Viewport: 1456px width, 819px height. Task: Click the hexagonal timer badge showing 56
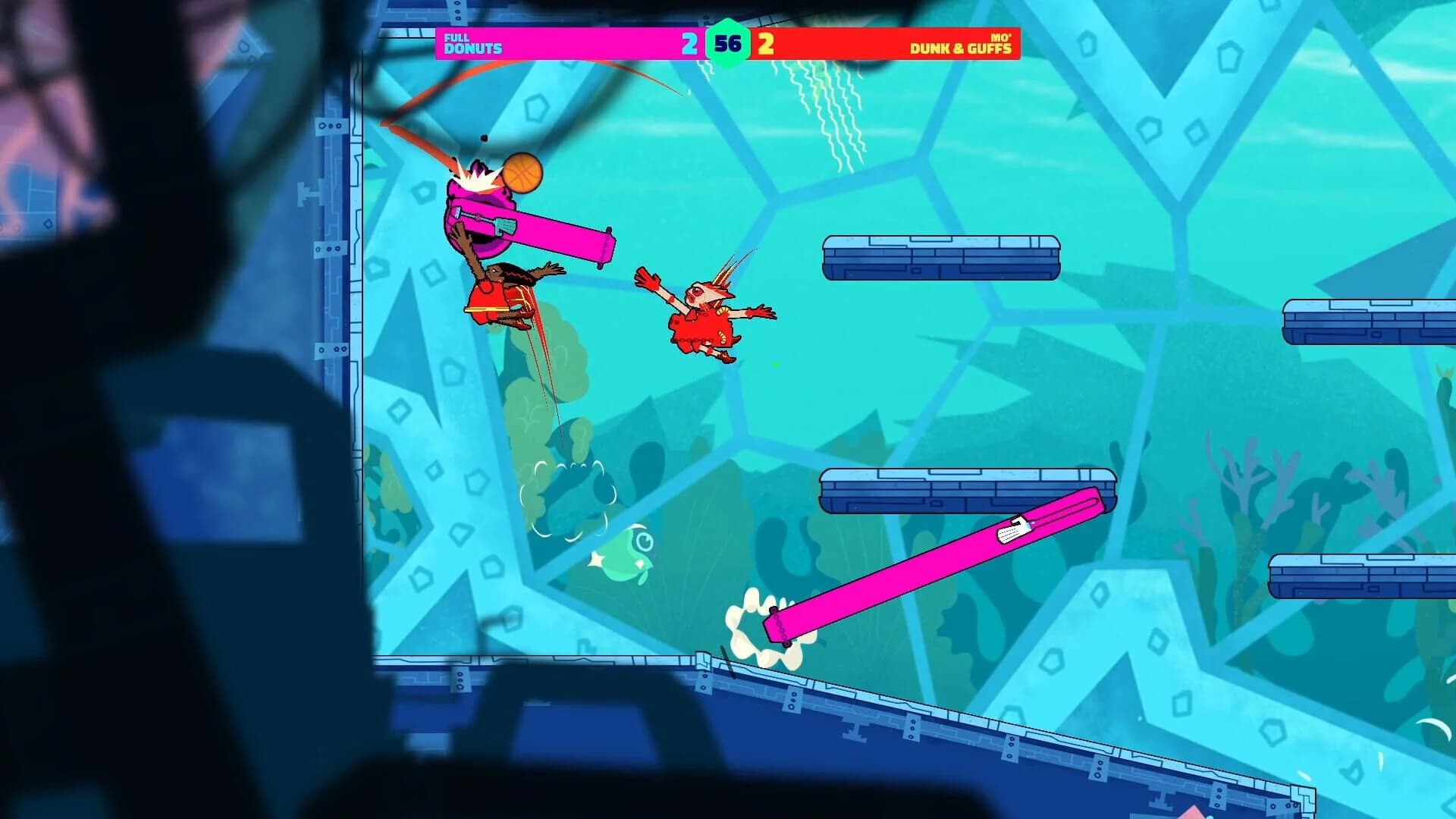pos(730,44)
